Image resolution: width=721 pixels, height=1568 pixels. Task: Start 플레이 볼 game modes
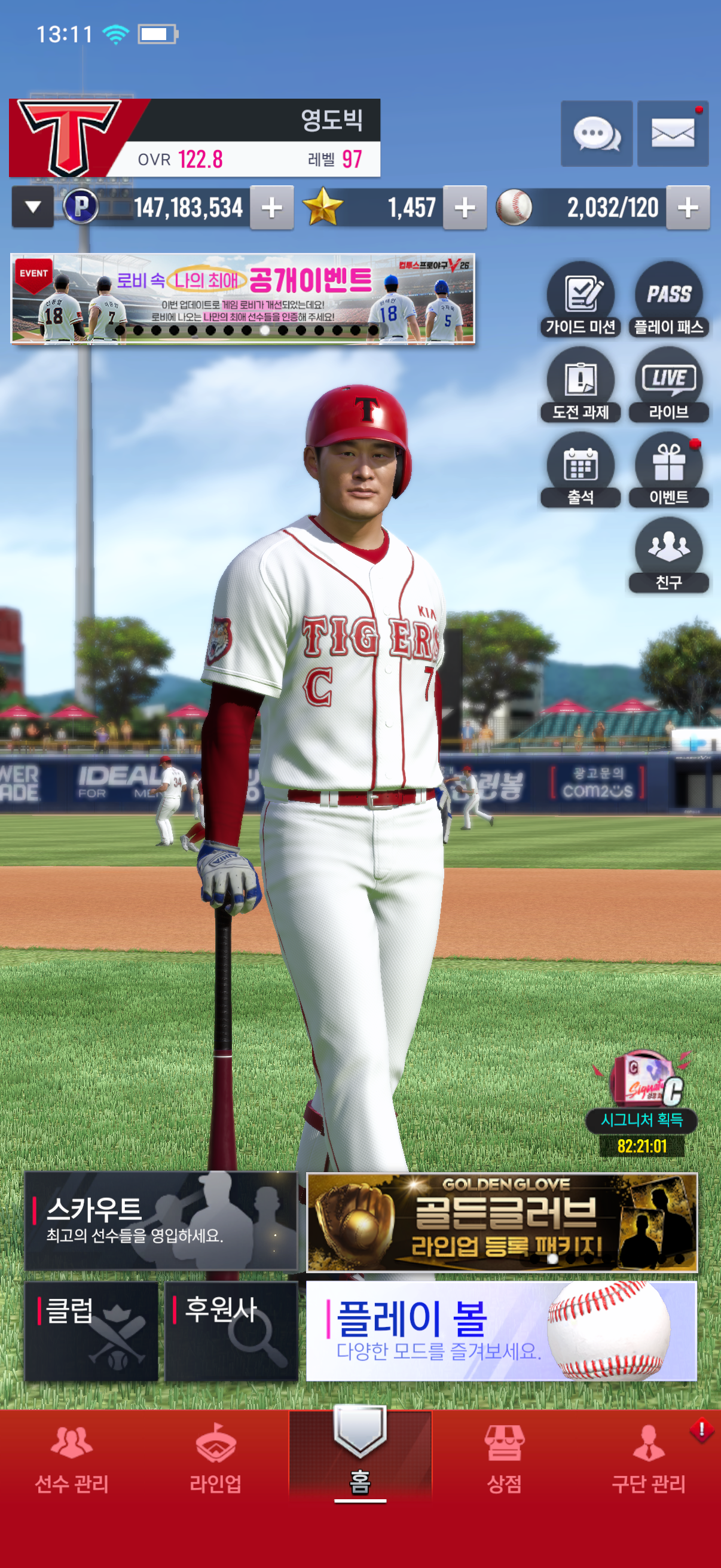tap(502, 1331)
